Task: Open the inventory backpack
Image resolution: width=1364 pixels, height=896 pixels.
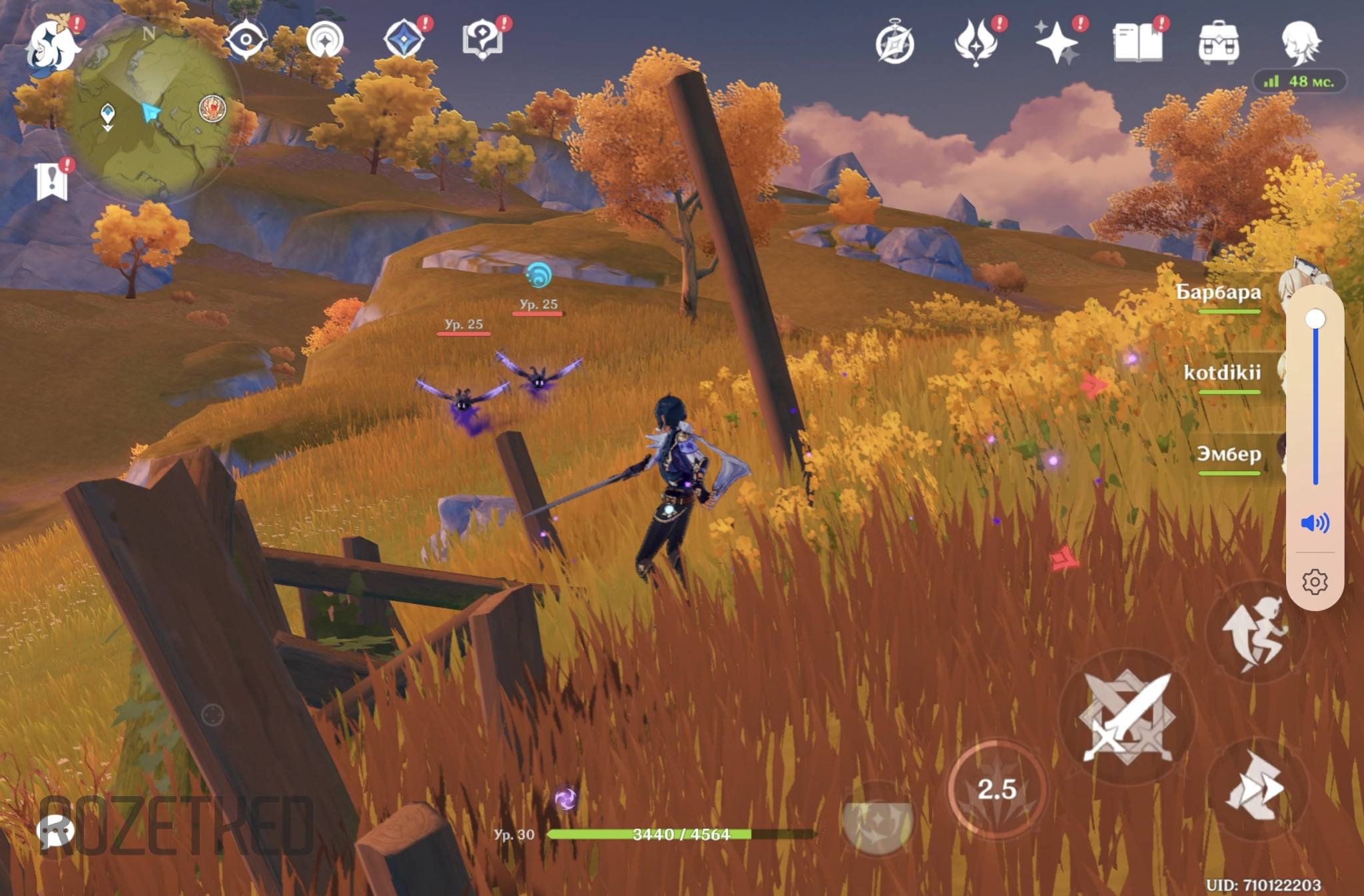Action: [1218, 42]
